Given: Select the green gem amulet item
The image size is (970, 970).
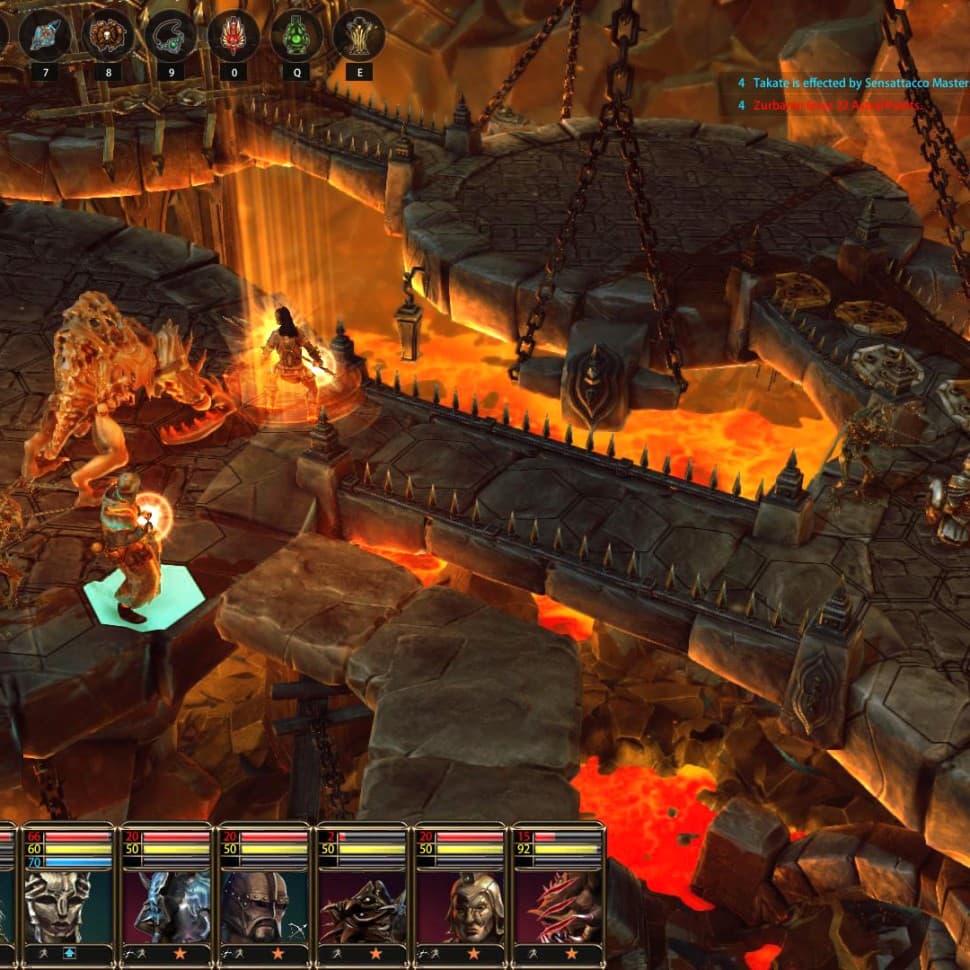Looking at the screenshot, I should pyautogui.click(x=170, y=36).
